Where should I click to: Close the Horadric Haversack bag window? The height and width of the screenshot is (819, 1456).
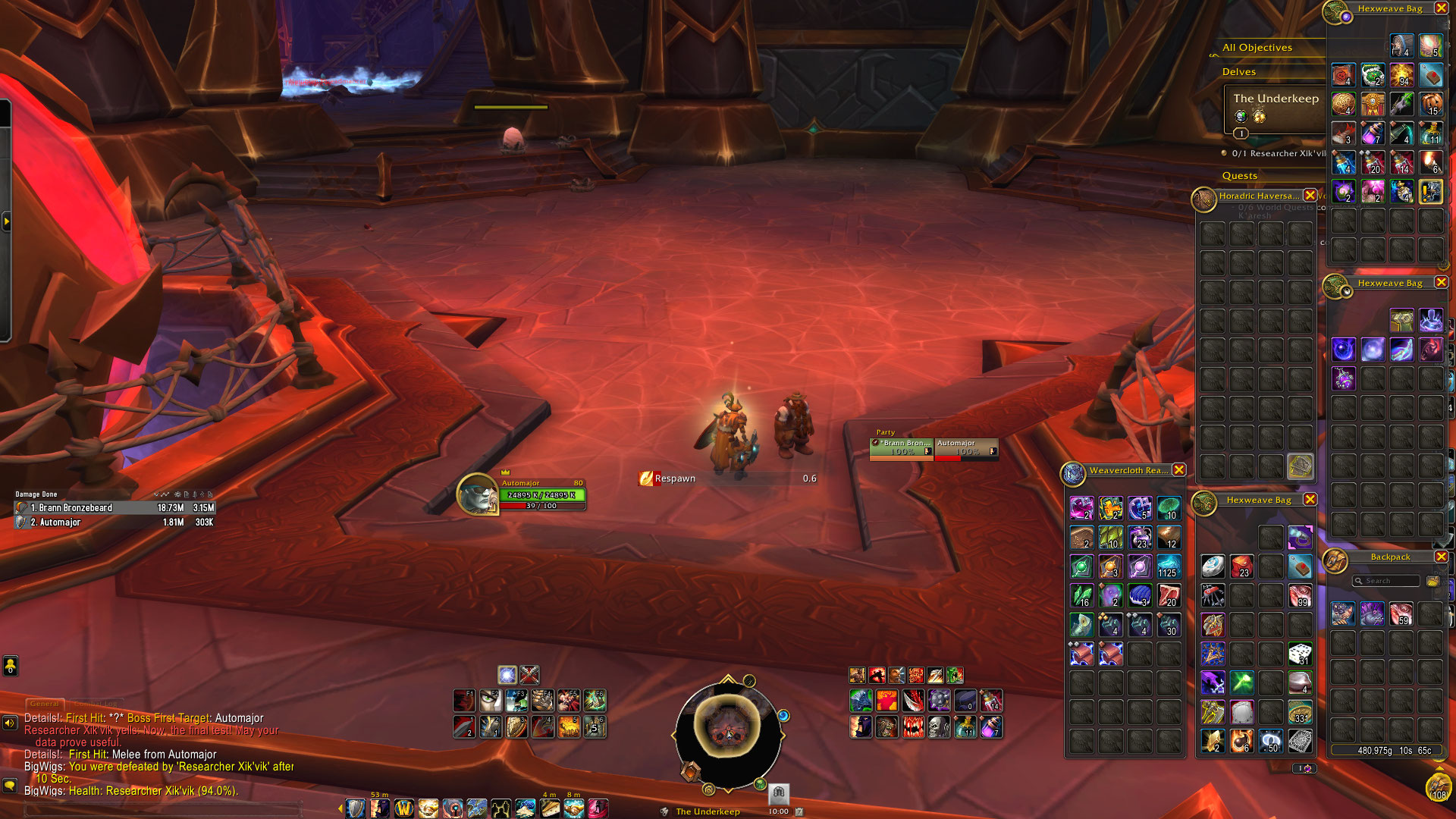point(1310,196)
